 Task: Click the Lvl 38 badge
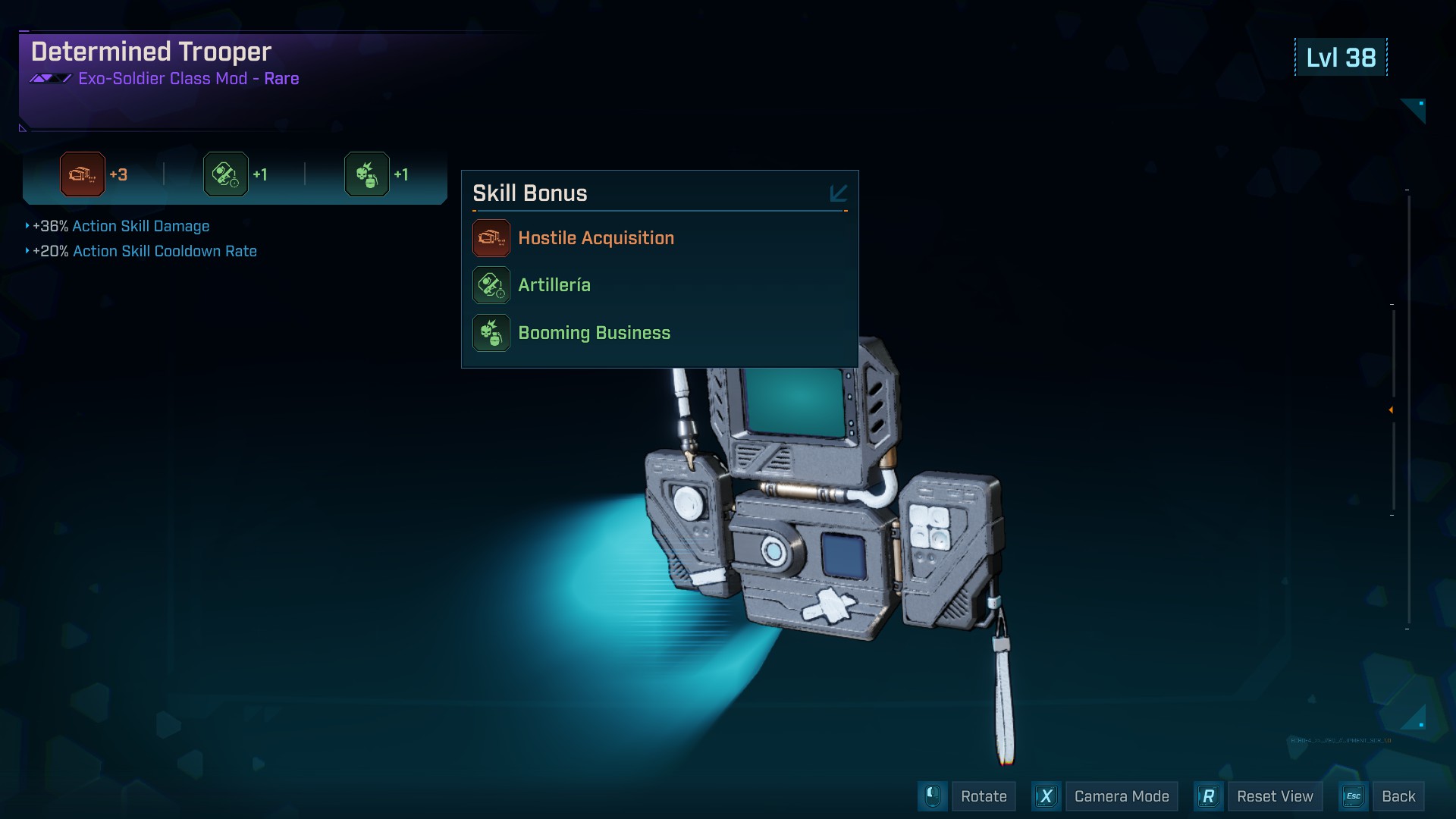[1339, 57]
